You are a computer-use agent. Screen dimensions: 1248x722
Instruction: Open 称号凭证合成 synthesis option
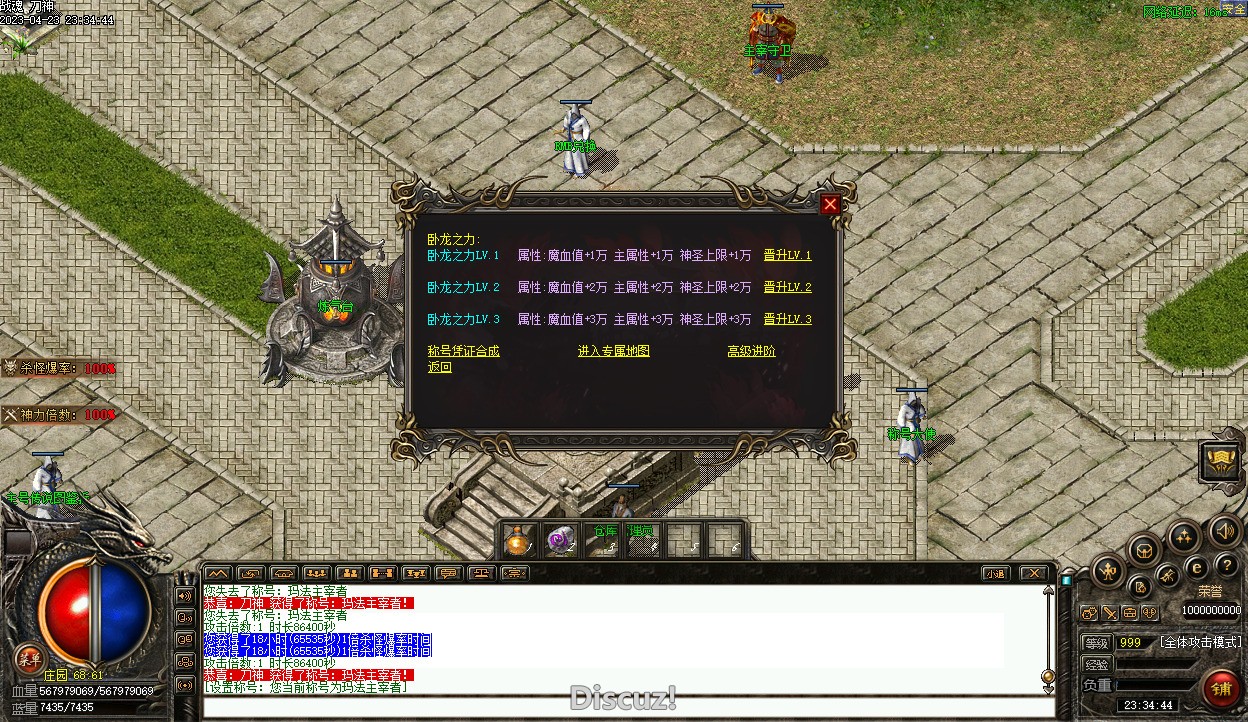point(463,351)
